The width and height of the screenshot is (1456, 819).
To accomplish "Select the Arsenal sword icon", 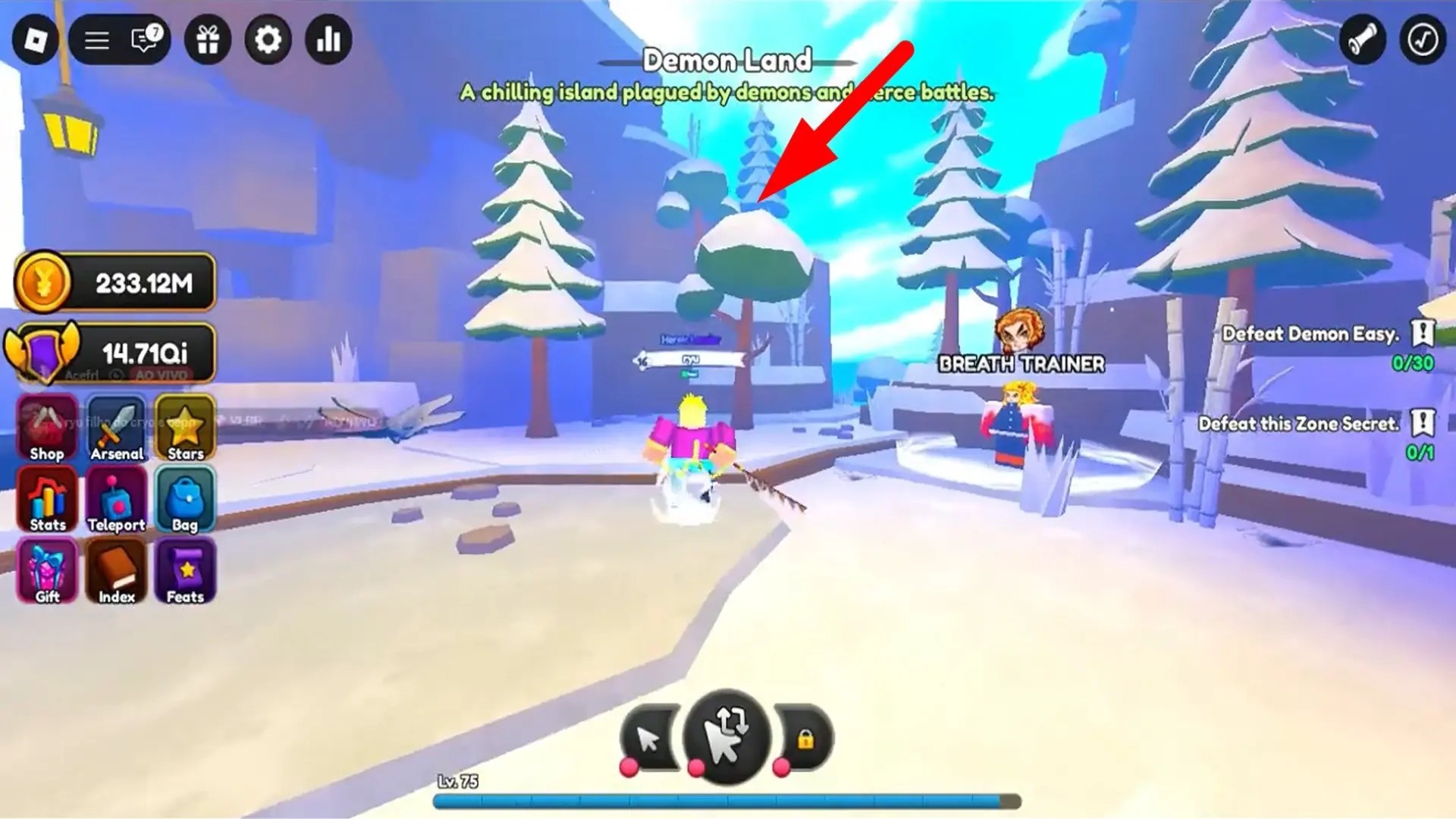I will (117, 427).
